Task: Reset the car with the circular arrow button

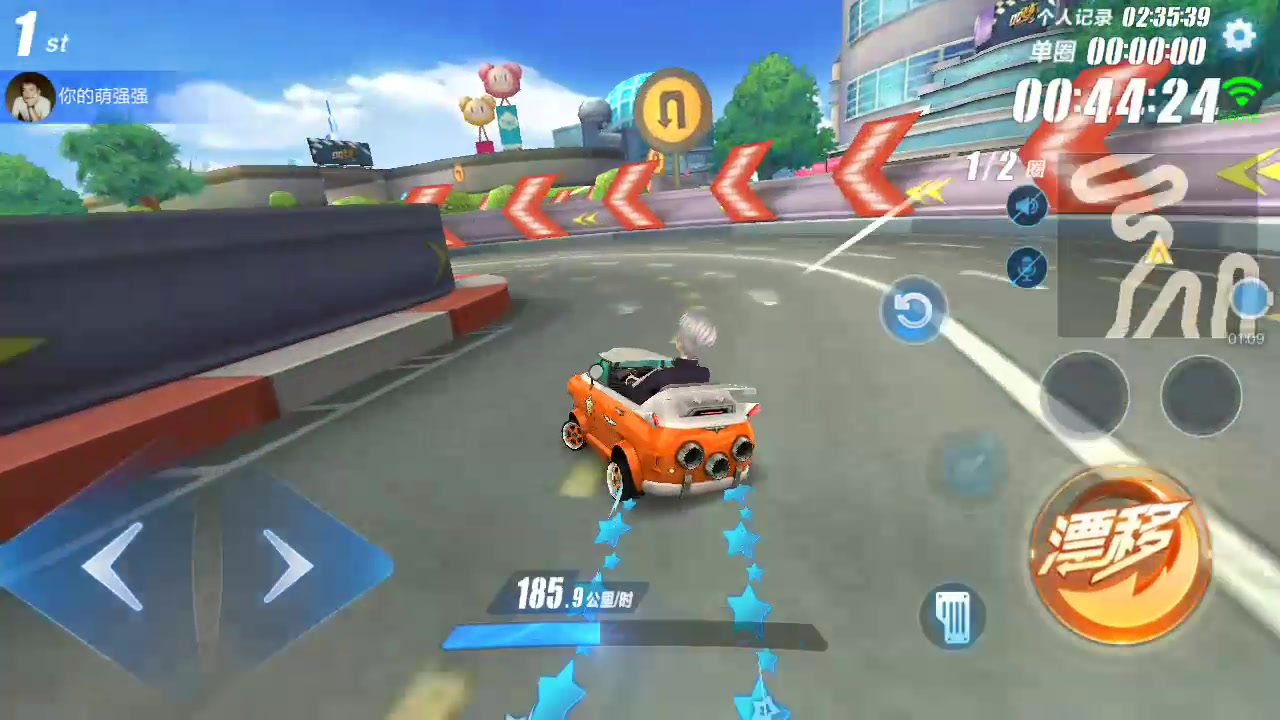Action: (912, 311)
